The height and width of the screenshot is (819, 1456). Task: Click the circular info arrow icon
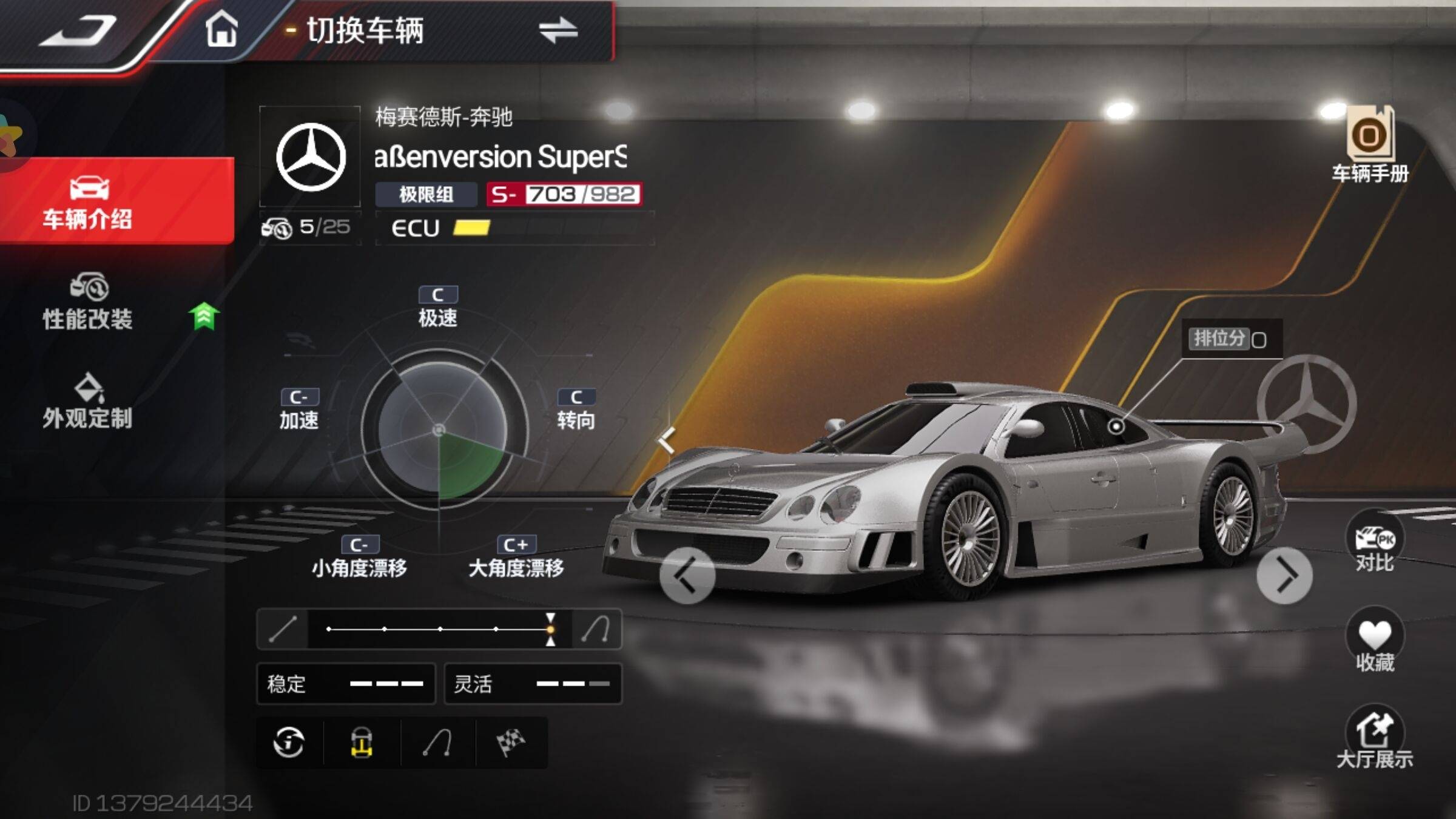tap(289, 743)
